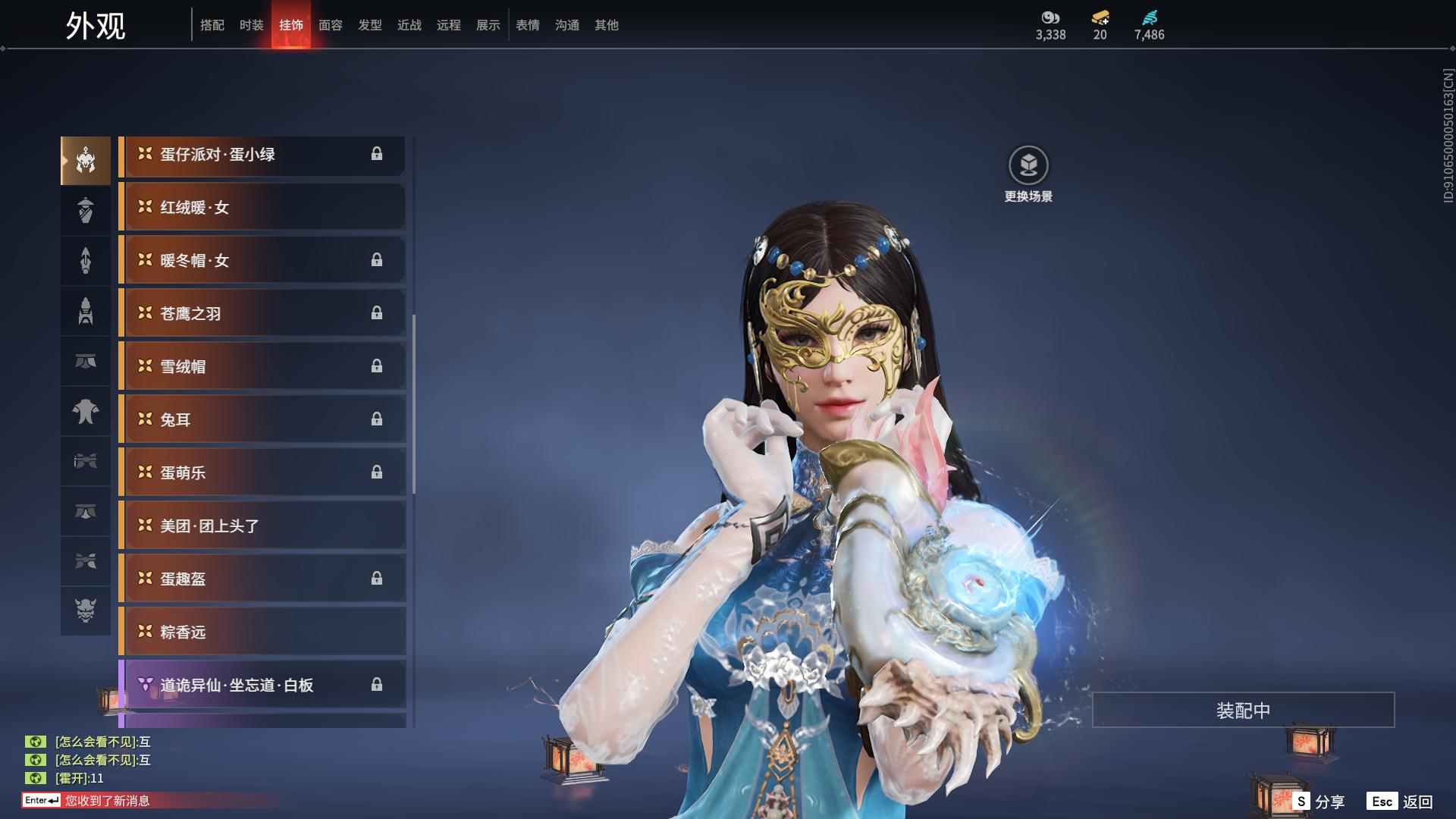Open the new message chat notification
This screenshot has width=1456, height=819.
click(x=106, y=801)
